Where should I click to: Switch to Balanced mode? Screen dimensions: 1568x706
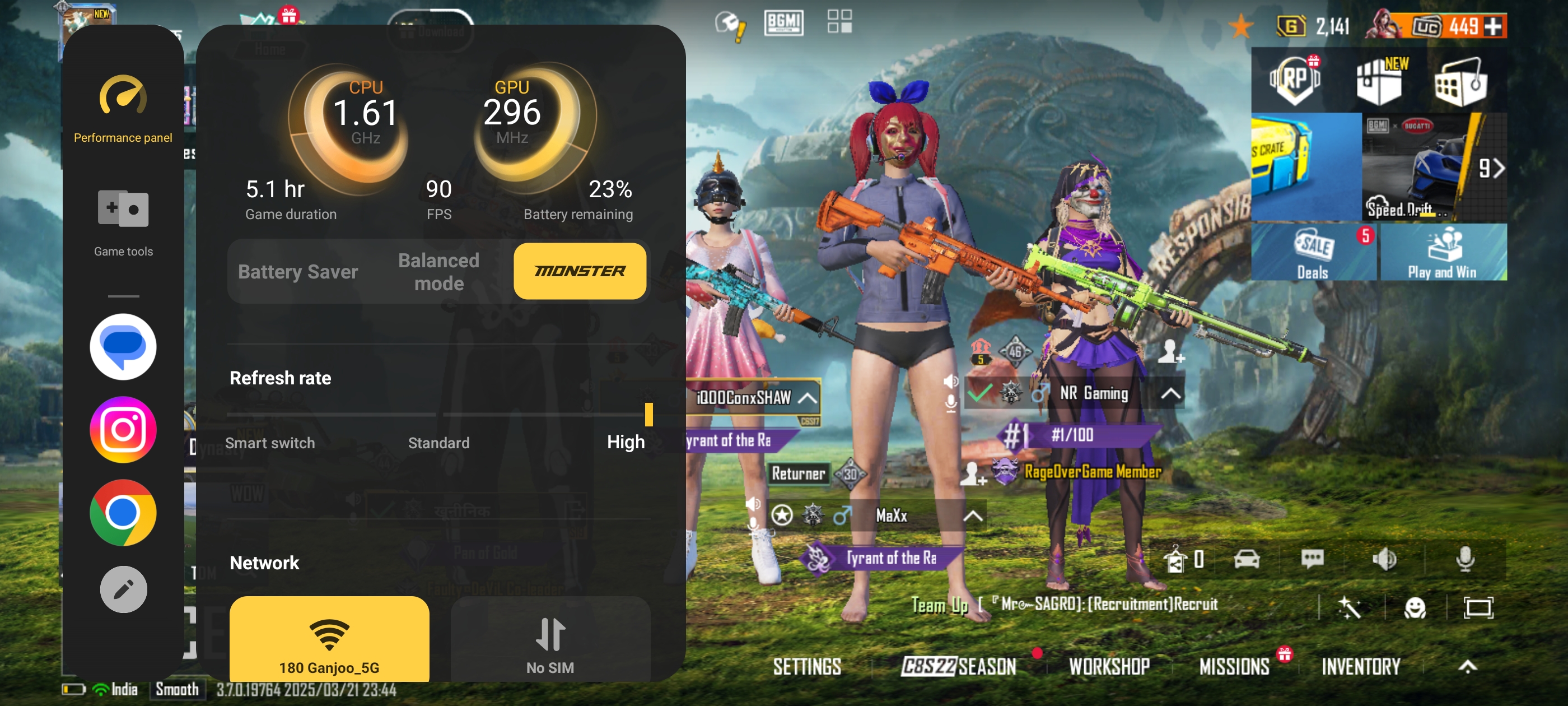438,272
